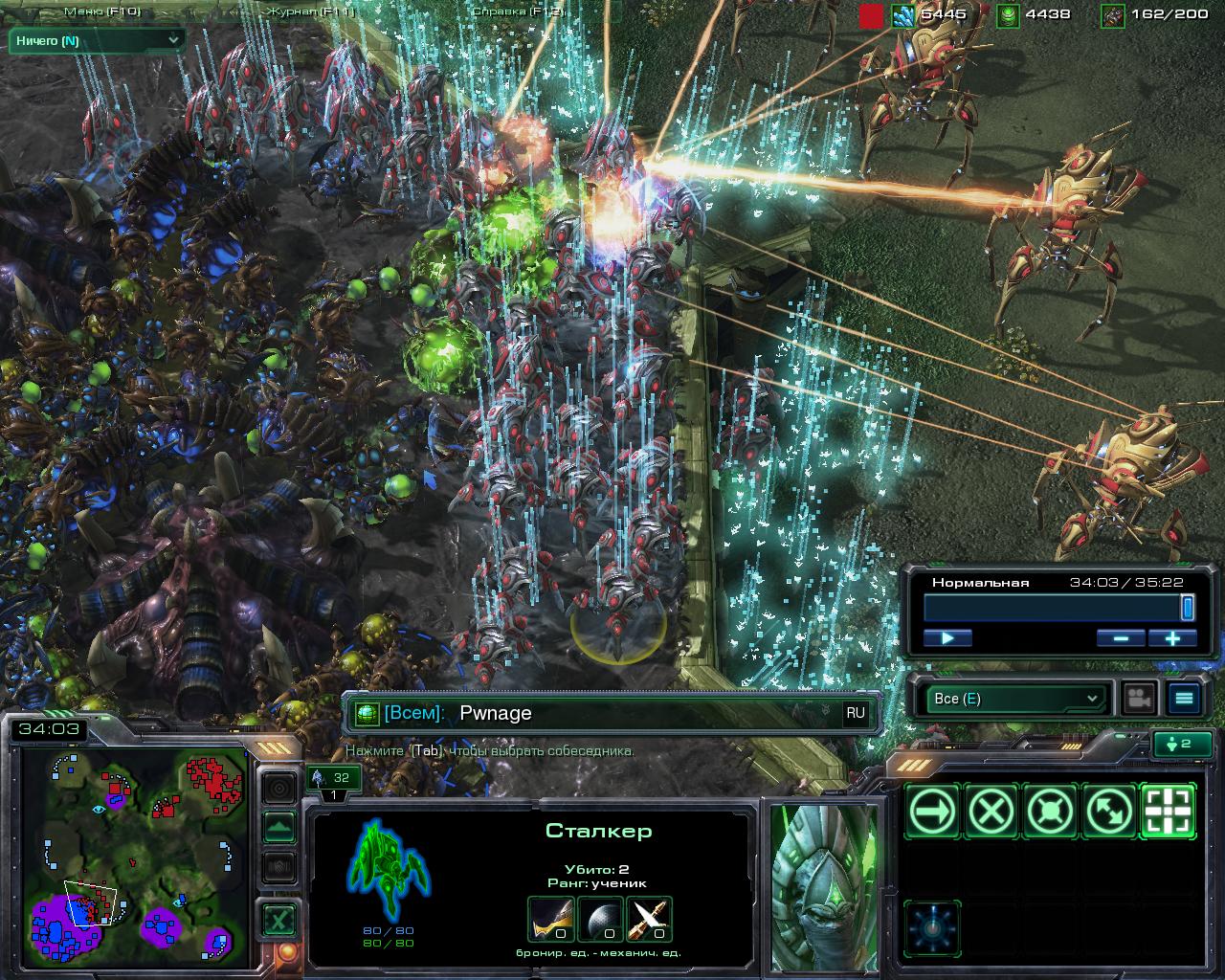
Task: Decrease replay speed with the minus button
Action: pos(1121,637)
